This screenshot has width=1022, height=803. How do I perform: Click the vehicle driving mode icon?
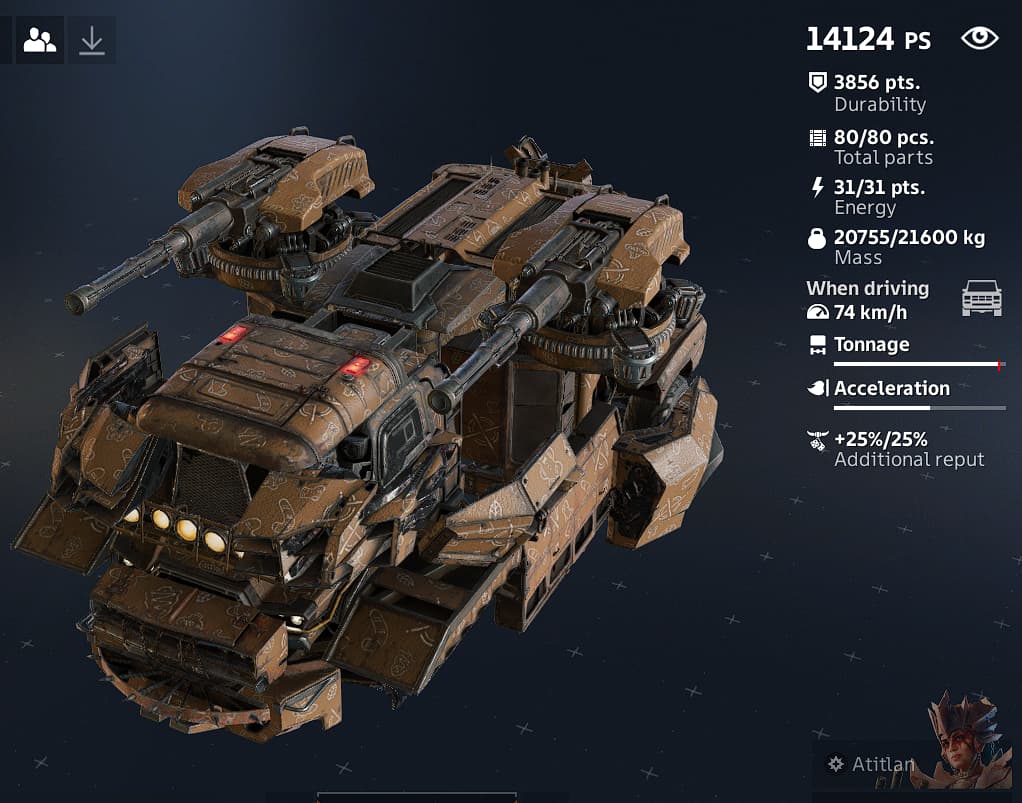[x=981, y=298]
